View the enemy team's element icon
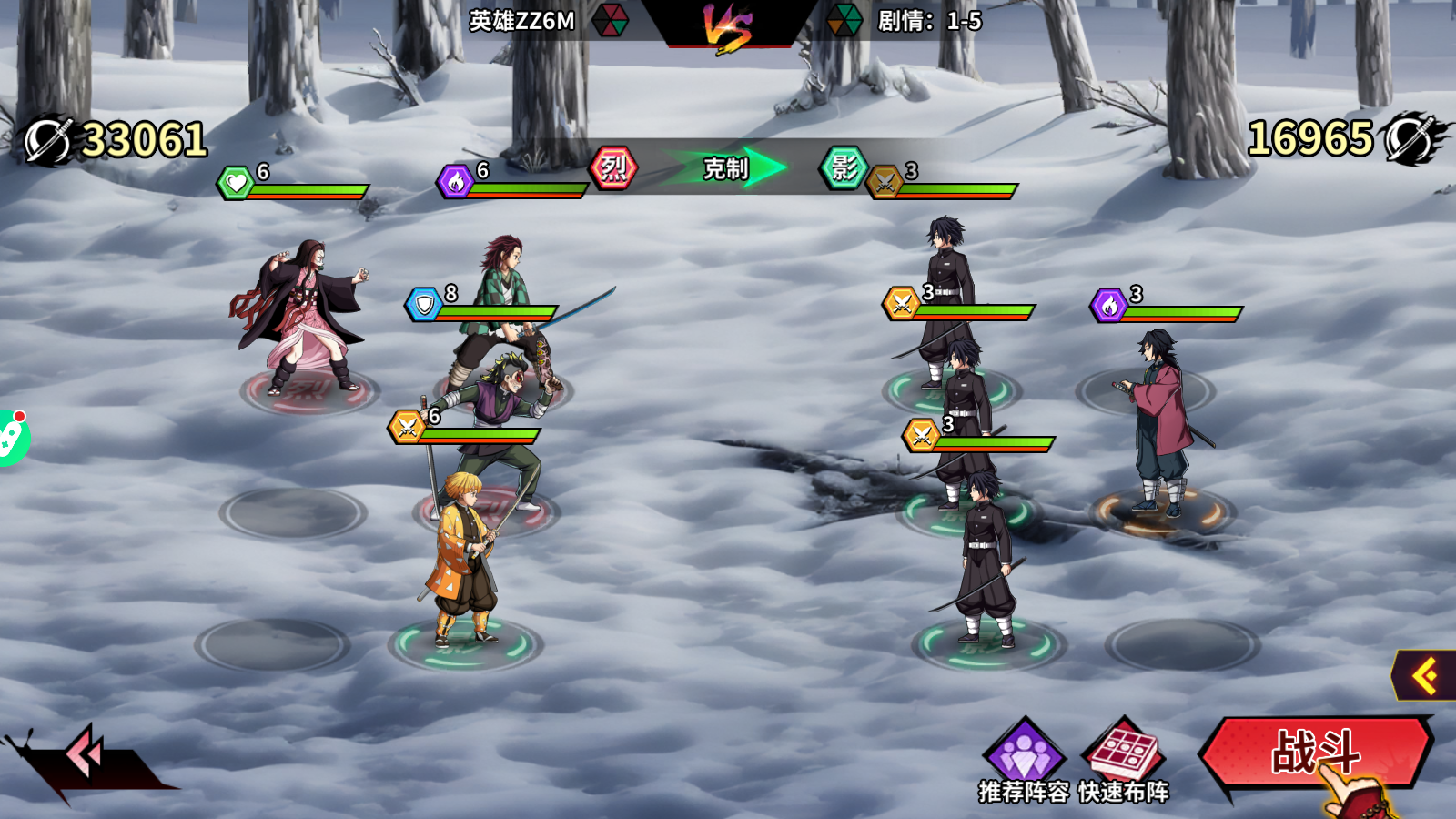Screen dimensions: 1456x819 (844, 20)
